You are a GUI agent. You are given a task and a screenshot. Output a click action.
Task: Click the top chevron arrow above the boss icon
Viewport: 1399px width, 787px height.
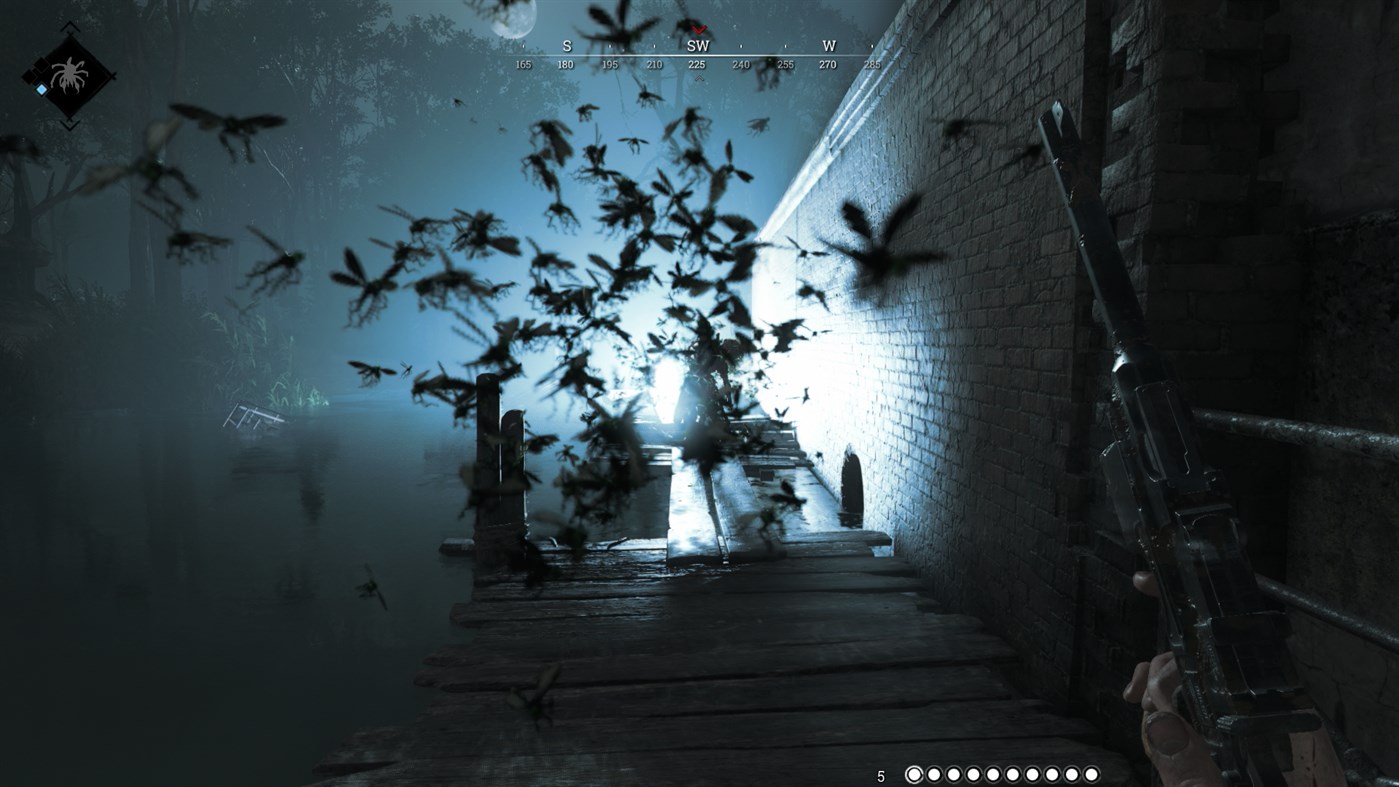click(70, 27)
